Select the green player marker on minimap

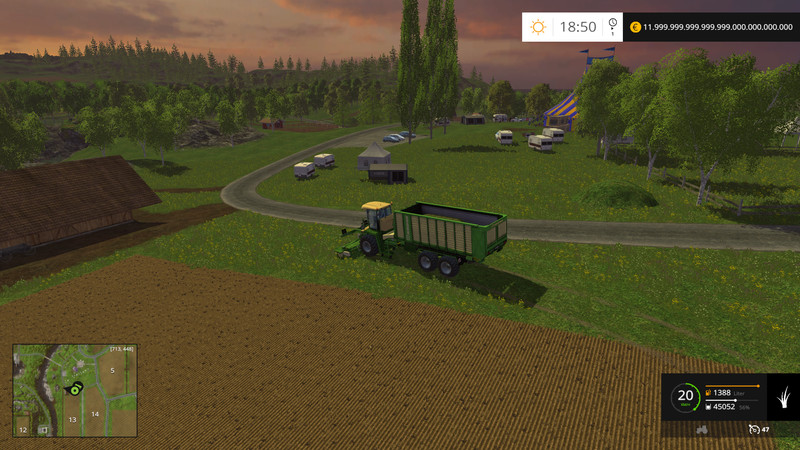coord(74,389)
